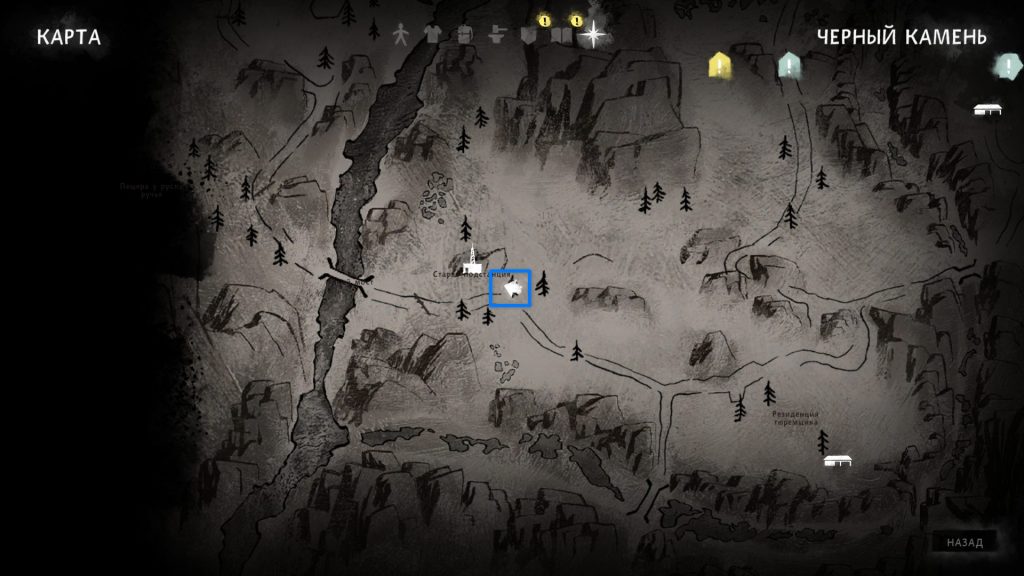
Task: Go back with the НАЗАД button
Action: point(965,542)
